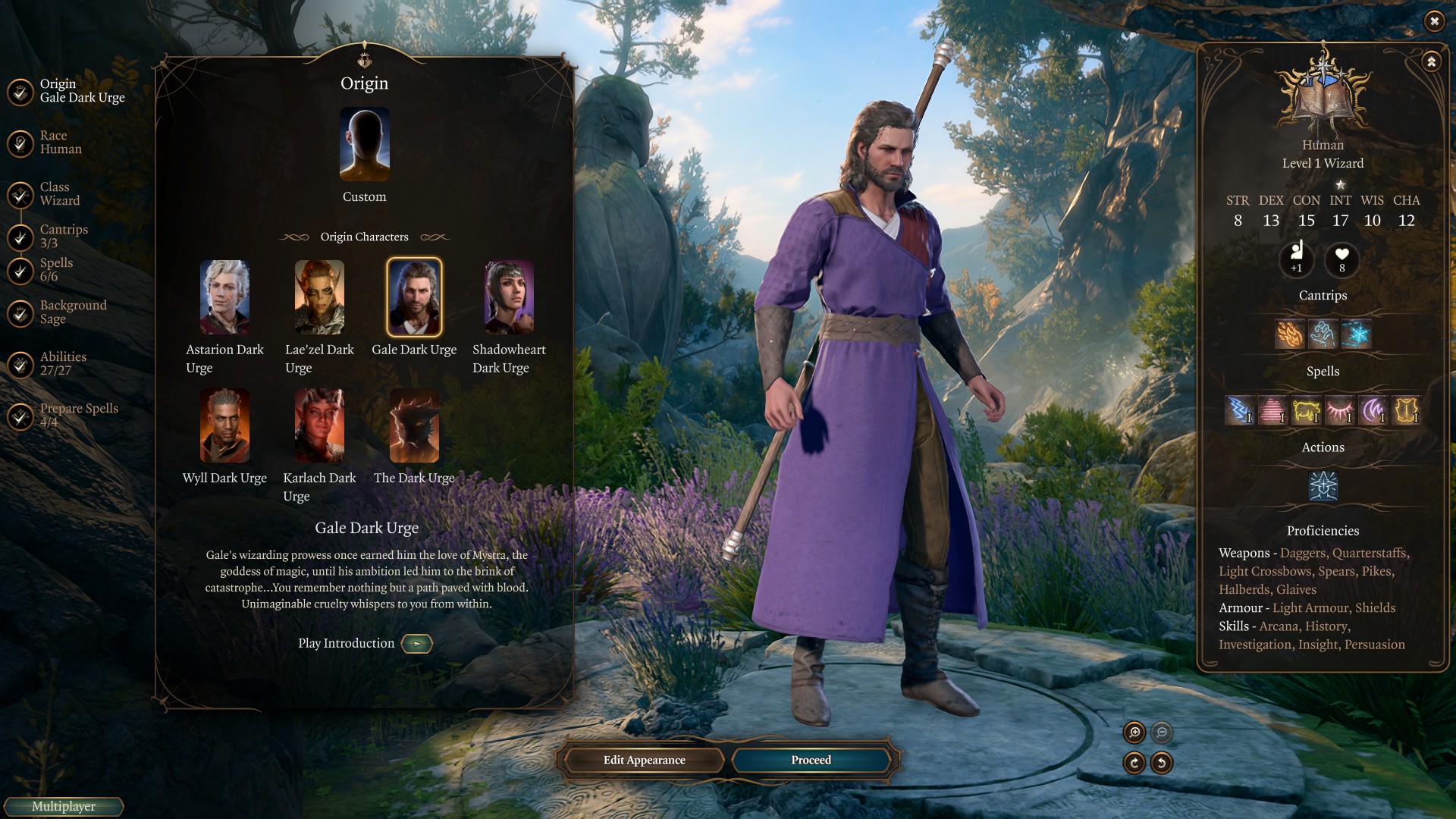The image size is (1456, 819).
Task: Play the introduction video
Action: (x=416, y=644)
